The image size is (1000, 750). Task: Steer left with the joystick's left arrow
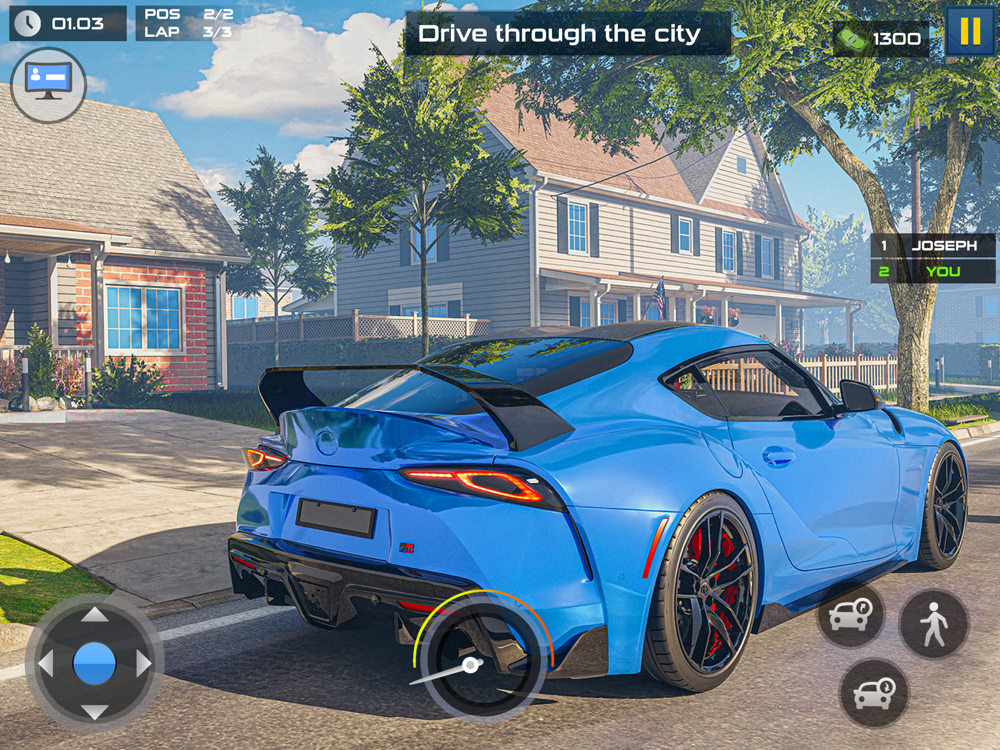(x=46, y=663)
